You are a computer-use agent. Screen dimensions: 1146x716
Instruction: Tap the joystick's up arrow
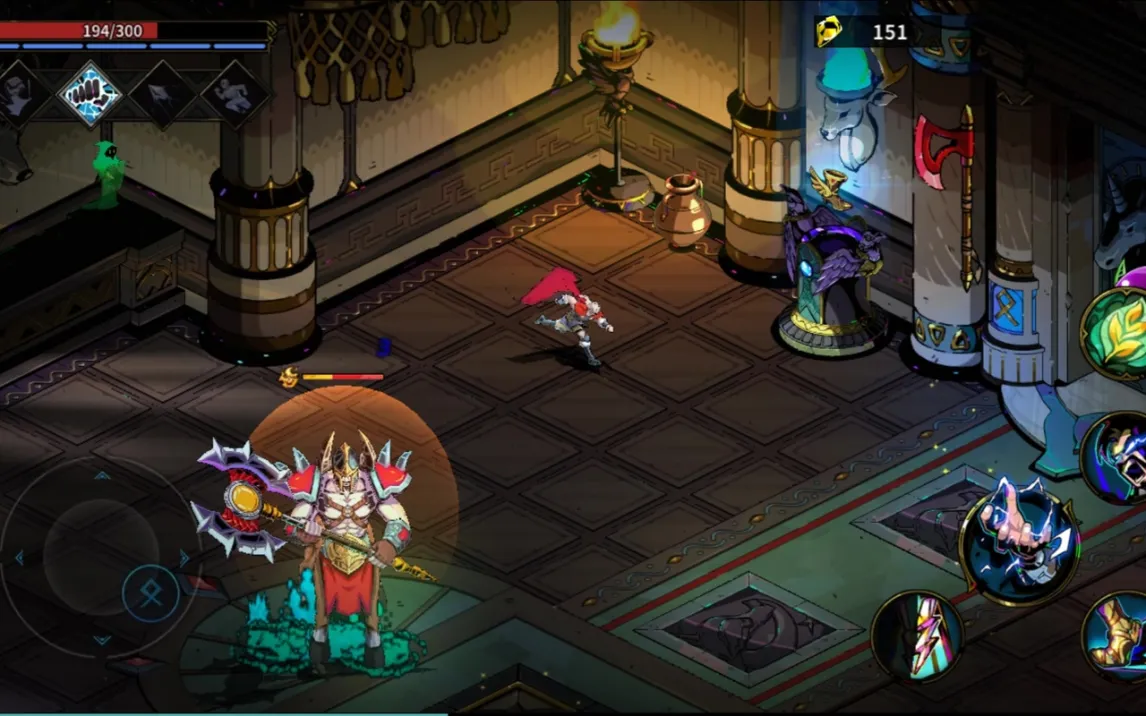pos(102,476)
